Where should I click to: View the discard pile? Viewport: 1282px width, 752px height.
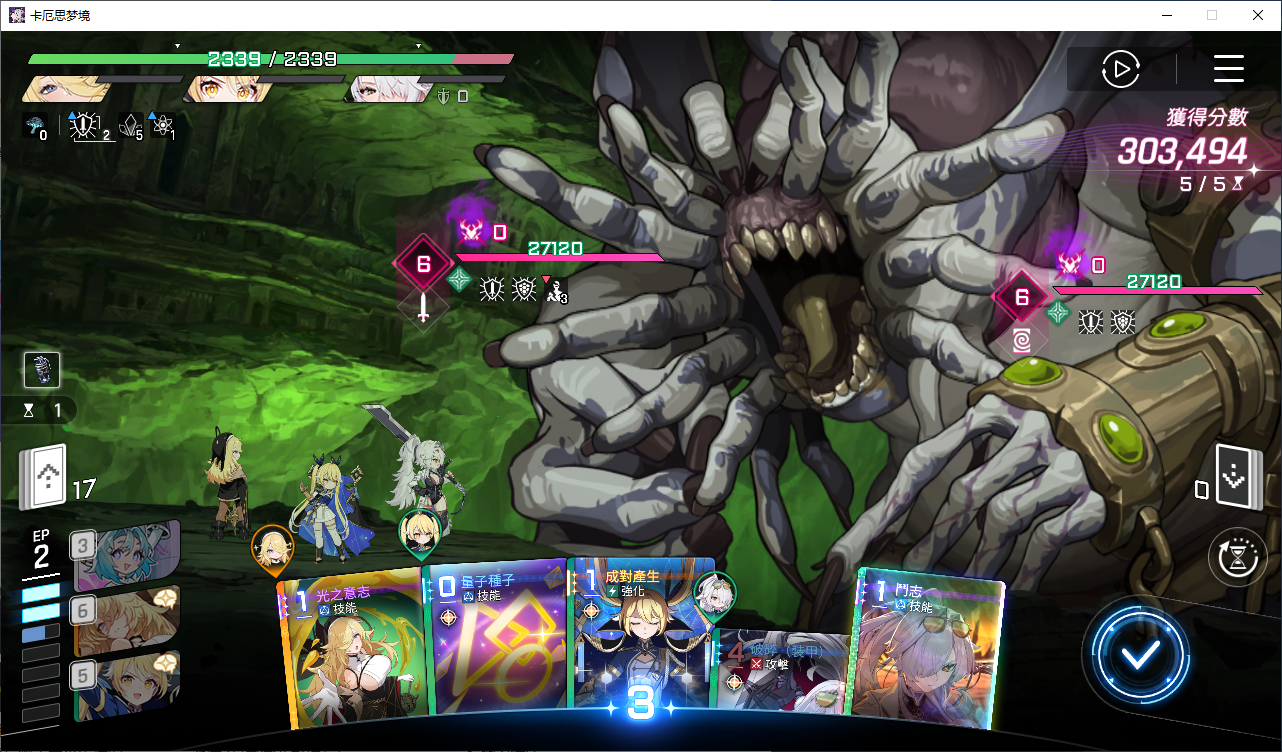(1232, 478)
